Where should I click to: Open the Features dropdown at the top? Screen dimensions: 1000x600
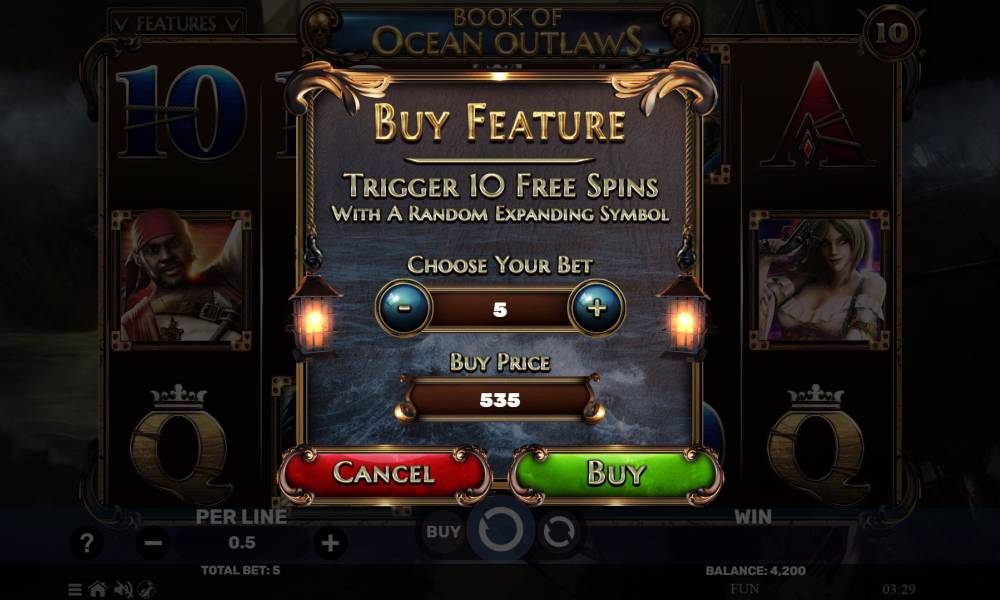(176, 21)
